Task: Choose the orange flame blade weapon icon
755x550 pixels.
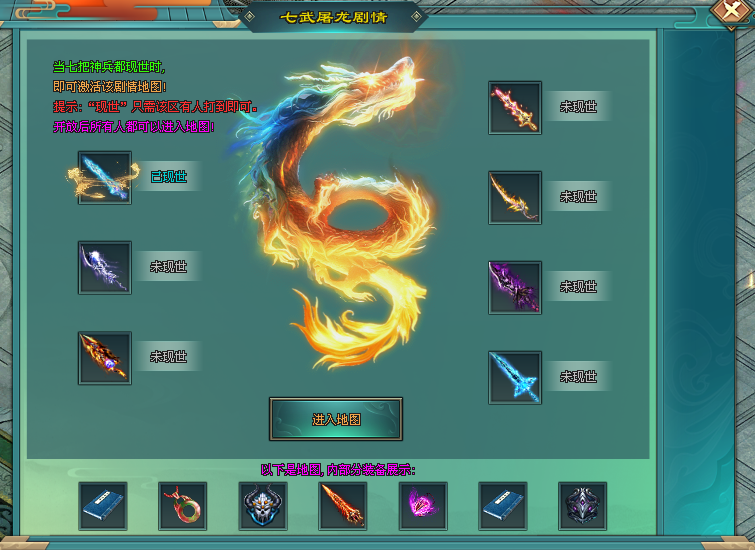Action: coord(105,357)
